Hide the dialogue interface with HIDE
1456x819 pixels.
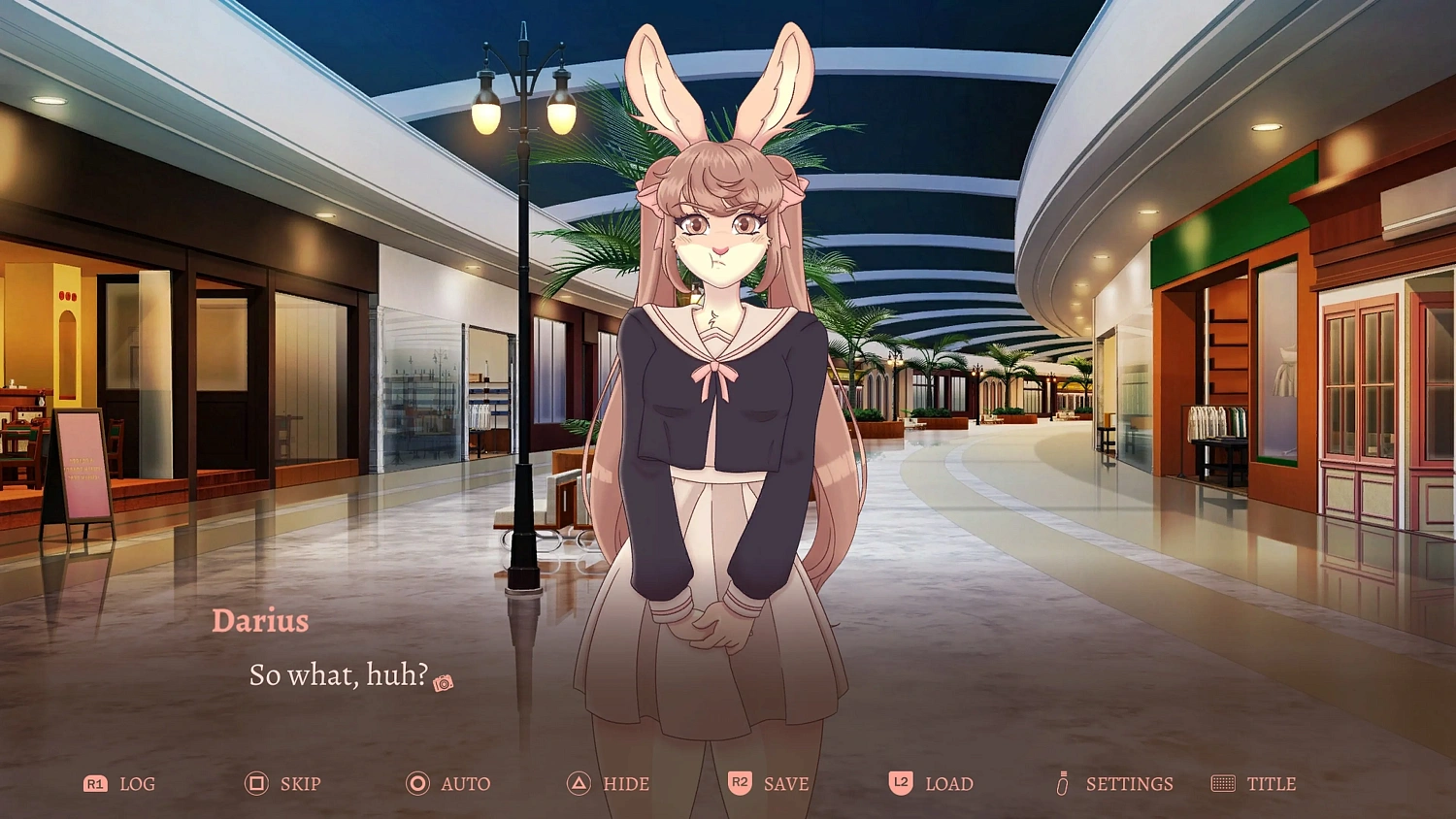[x=624, y=783]
